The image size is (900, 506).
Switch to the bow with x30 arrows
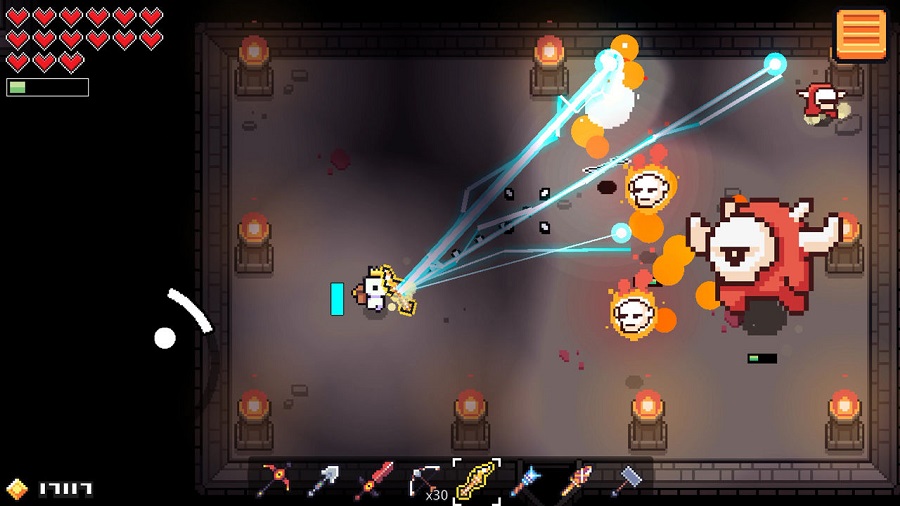[425, 480]
